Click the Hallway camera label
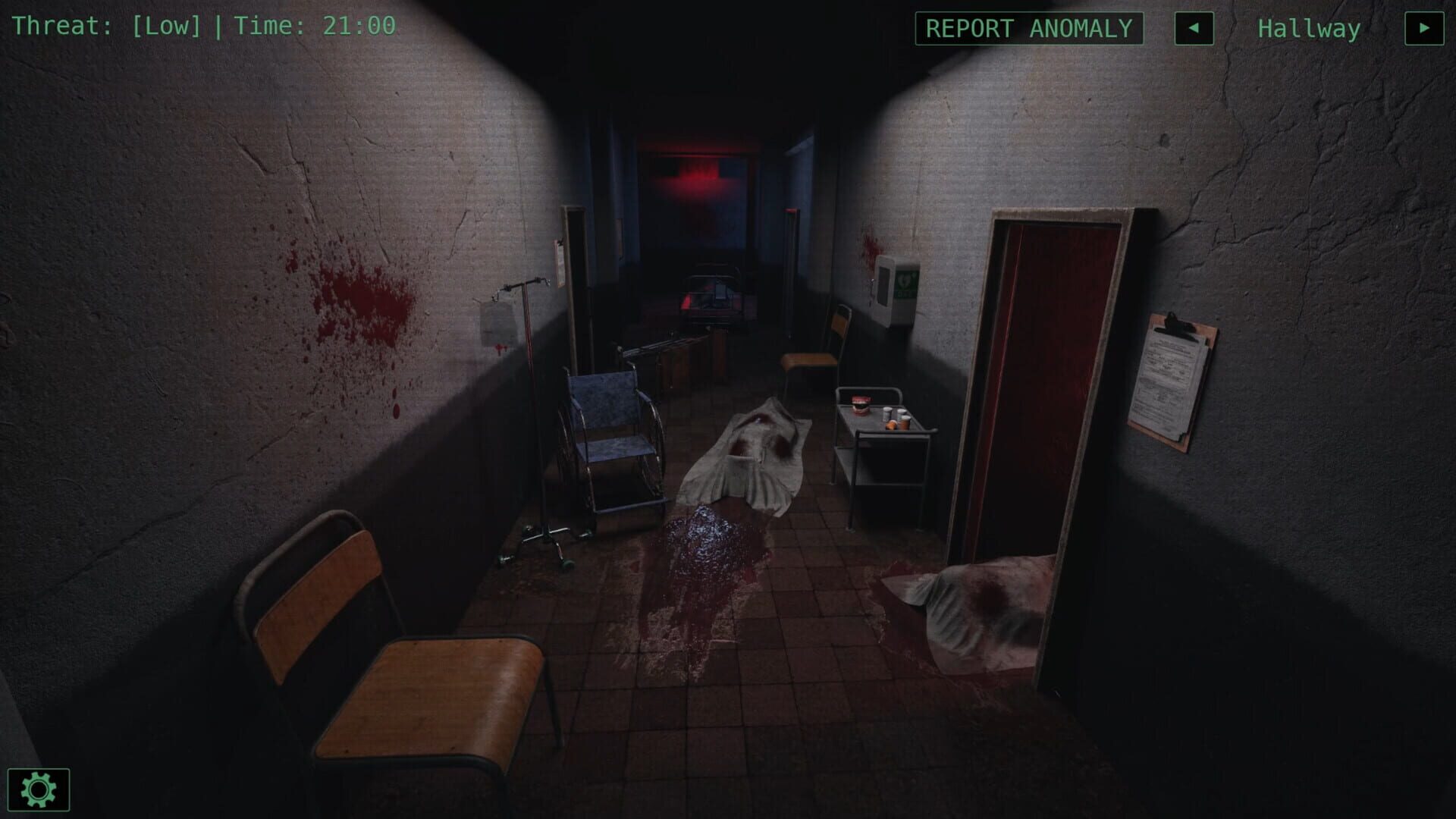1456x819 pixels. pos(1308,29)
